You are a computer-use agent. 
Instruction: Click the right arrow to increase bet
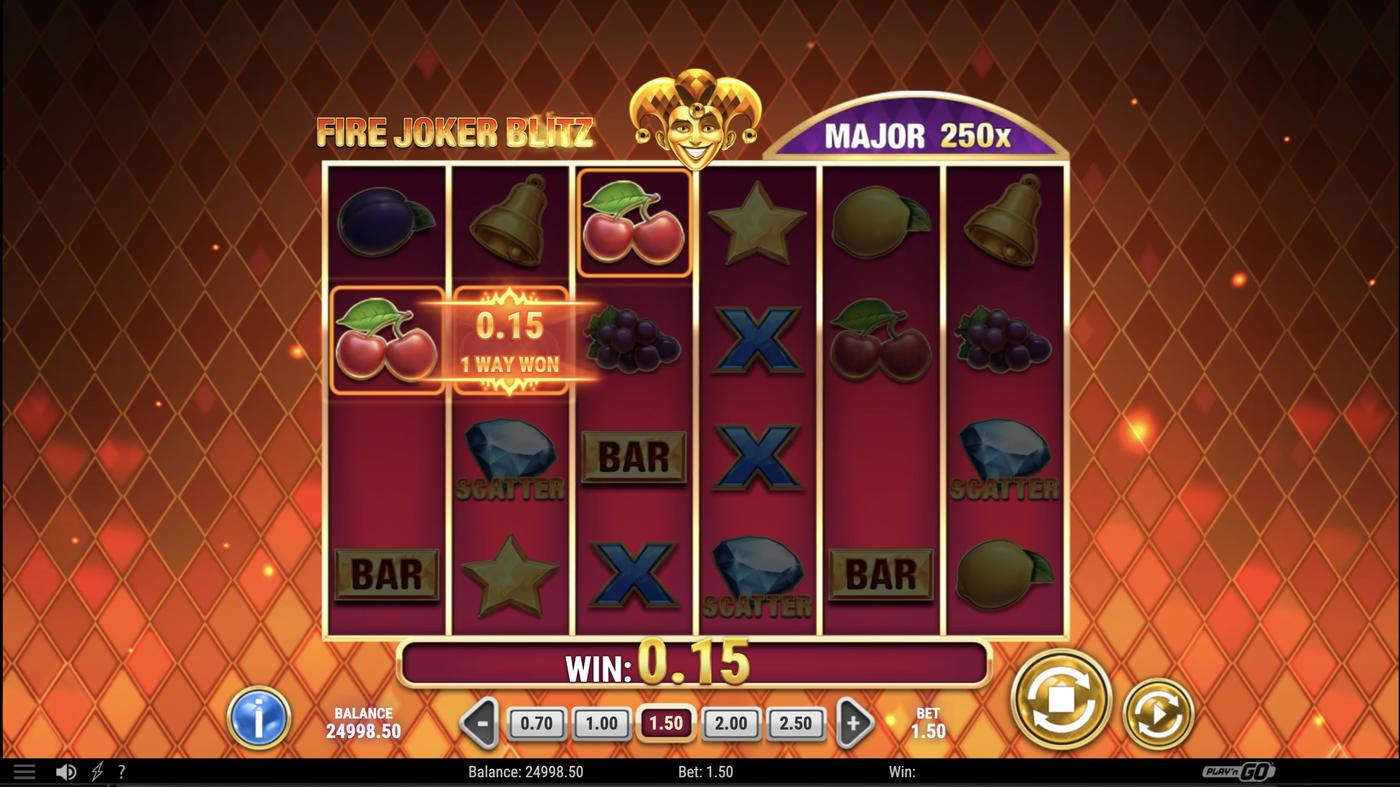click(x=854, y=722)
